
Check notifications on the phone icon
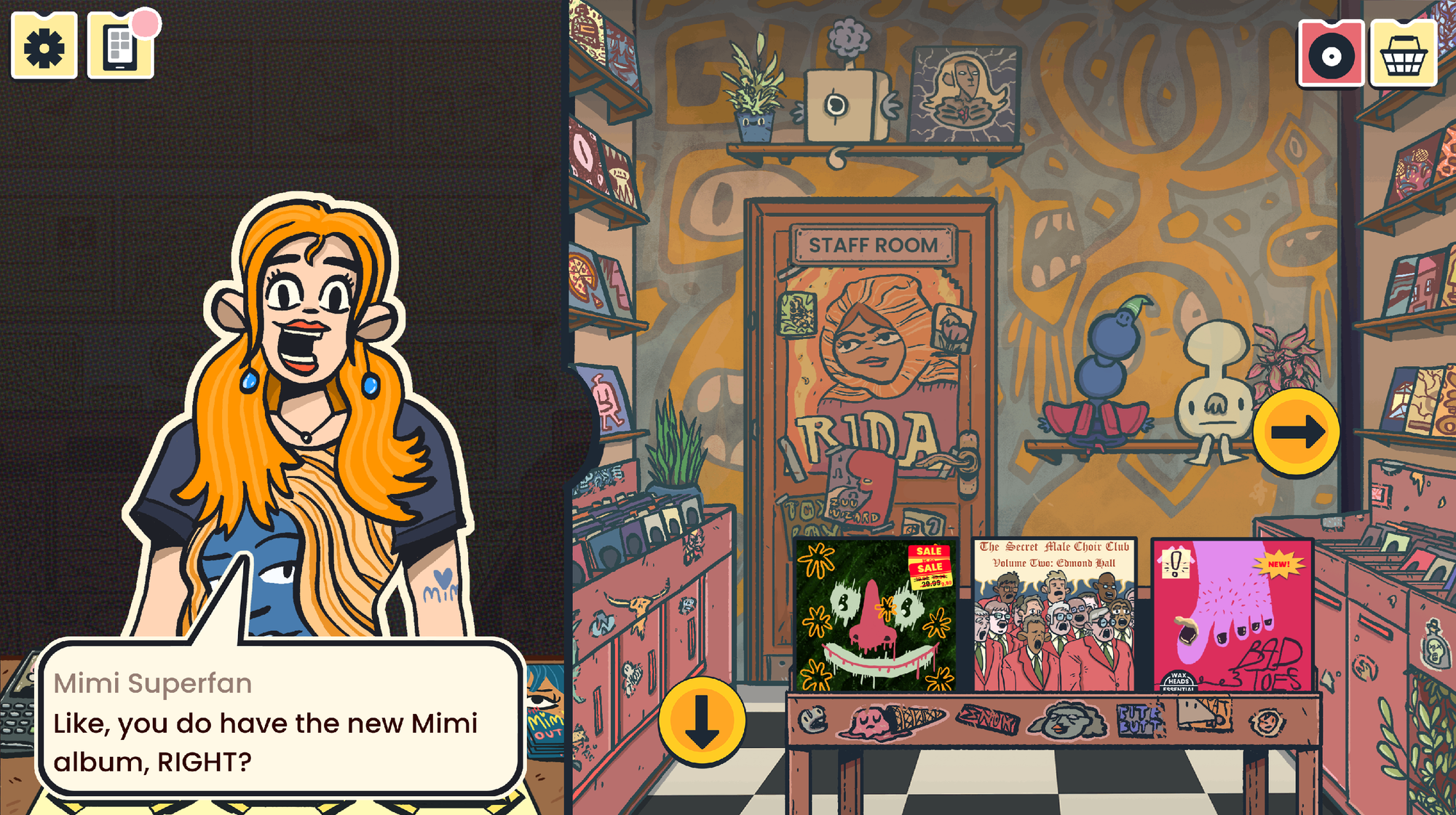tap(120, 47)
